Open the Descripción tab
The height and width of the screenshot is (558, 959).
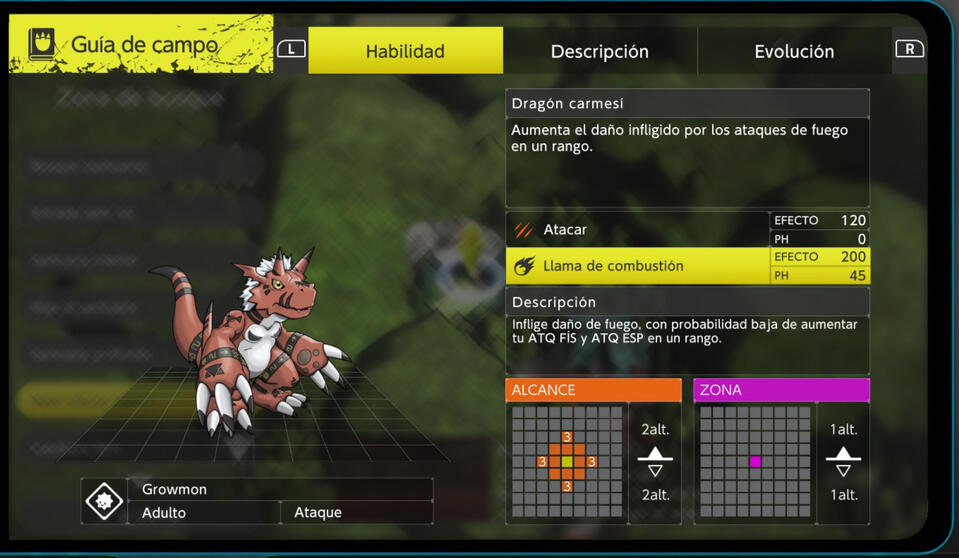pyautogui.click(x=599, y=51)
